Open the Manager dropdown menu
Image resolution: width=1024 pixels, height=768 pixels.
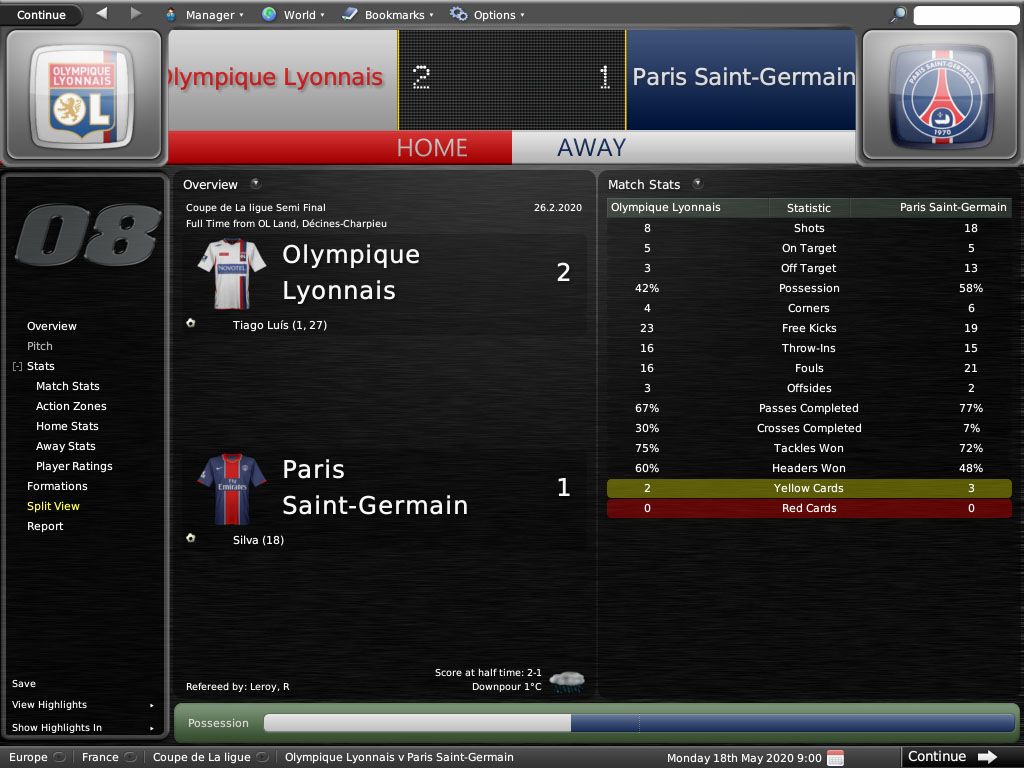(203, 15)
